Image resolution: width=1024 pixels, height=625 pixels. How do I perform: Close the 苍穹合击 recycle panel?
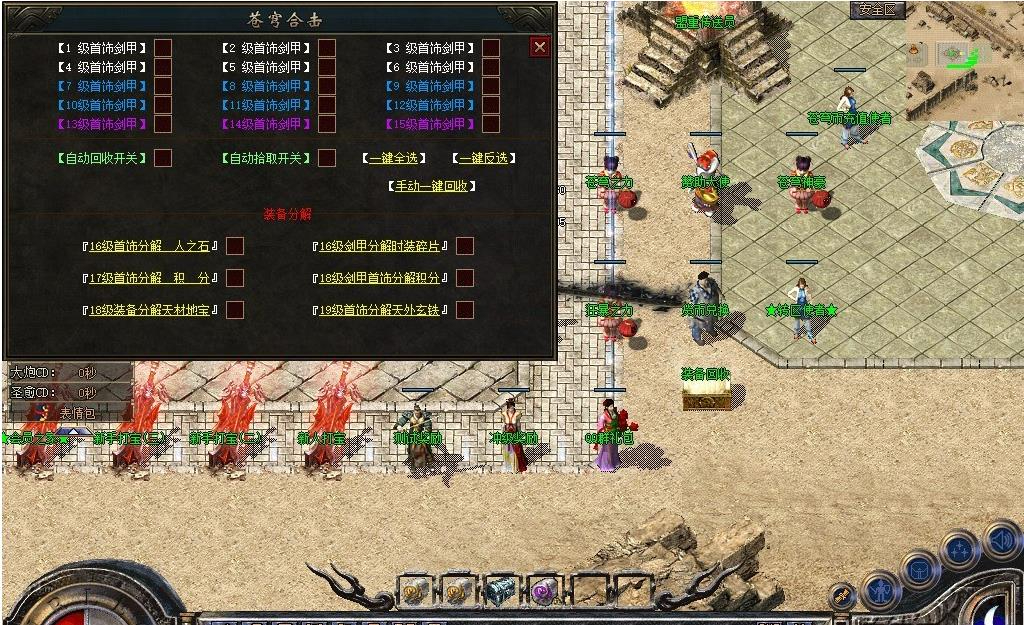pyautogui.click(x=540, y=47)
